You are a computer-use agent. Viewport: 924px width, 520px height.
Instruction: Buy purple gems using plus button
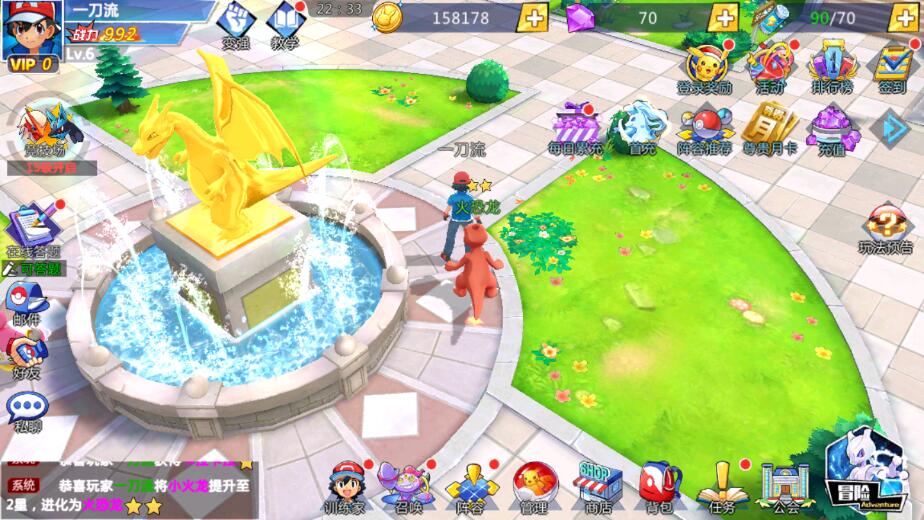tap(723, 17)
